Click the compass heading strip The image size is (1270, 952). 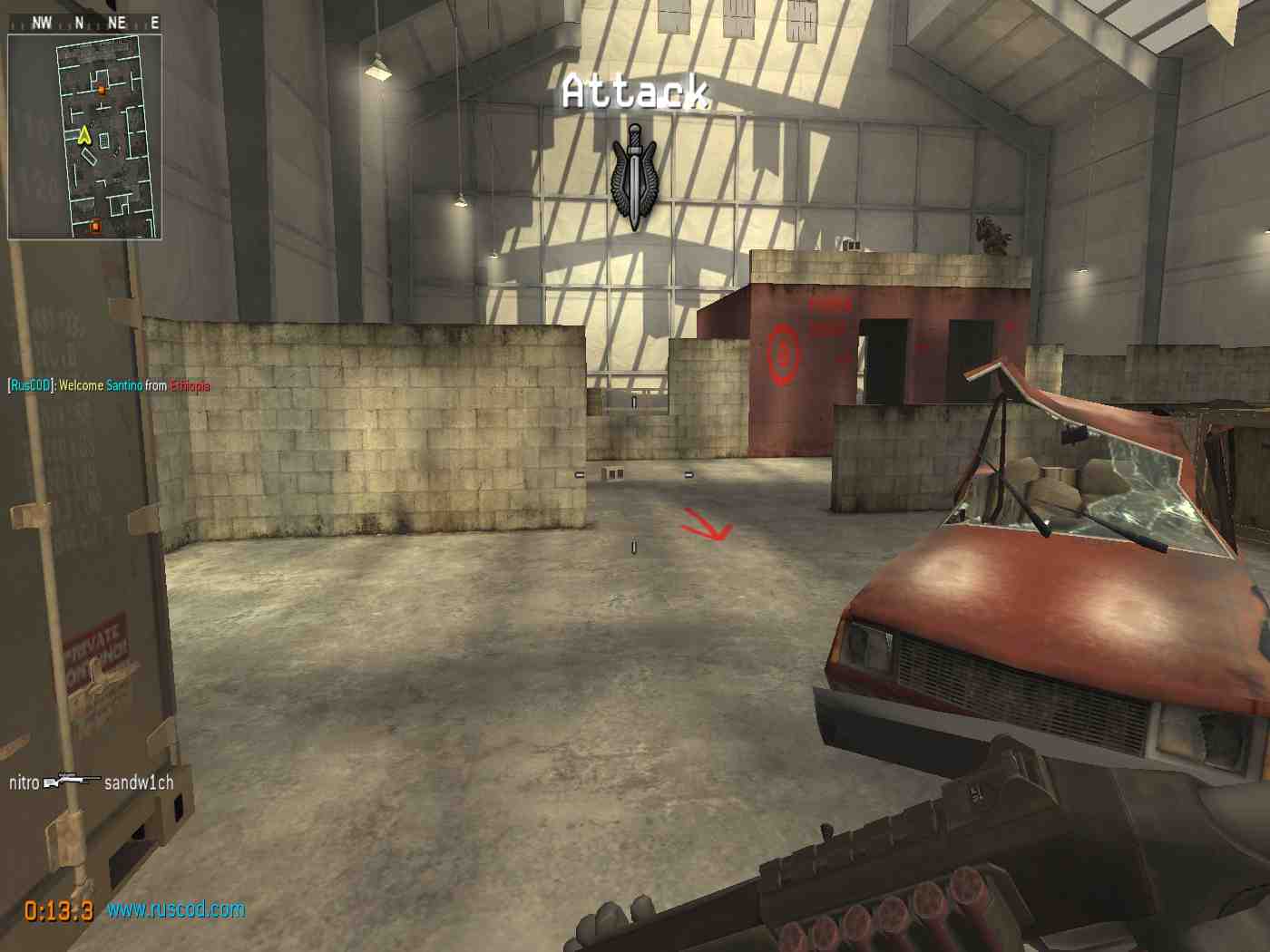click(x=84, y=23)
